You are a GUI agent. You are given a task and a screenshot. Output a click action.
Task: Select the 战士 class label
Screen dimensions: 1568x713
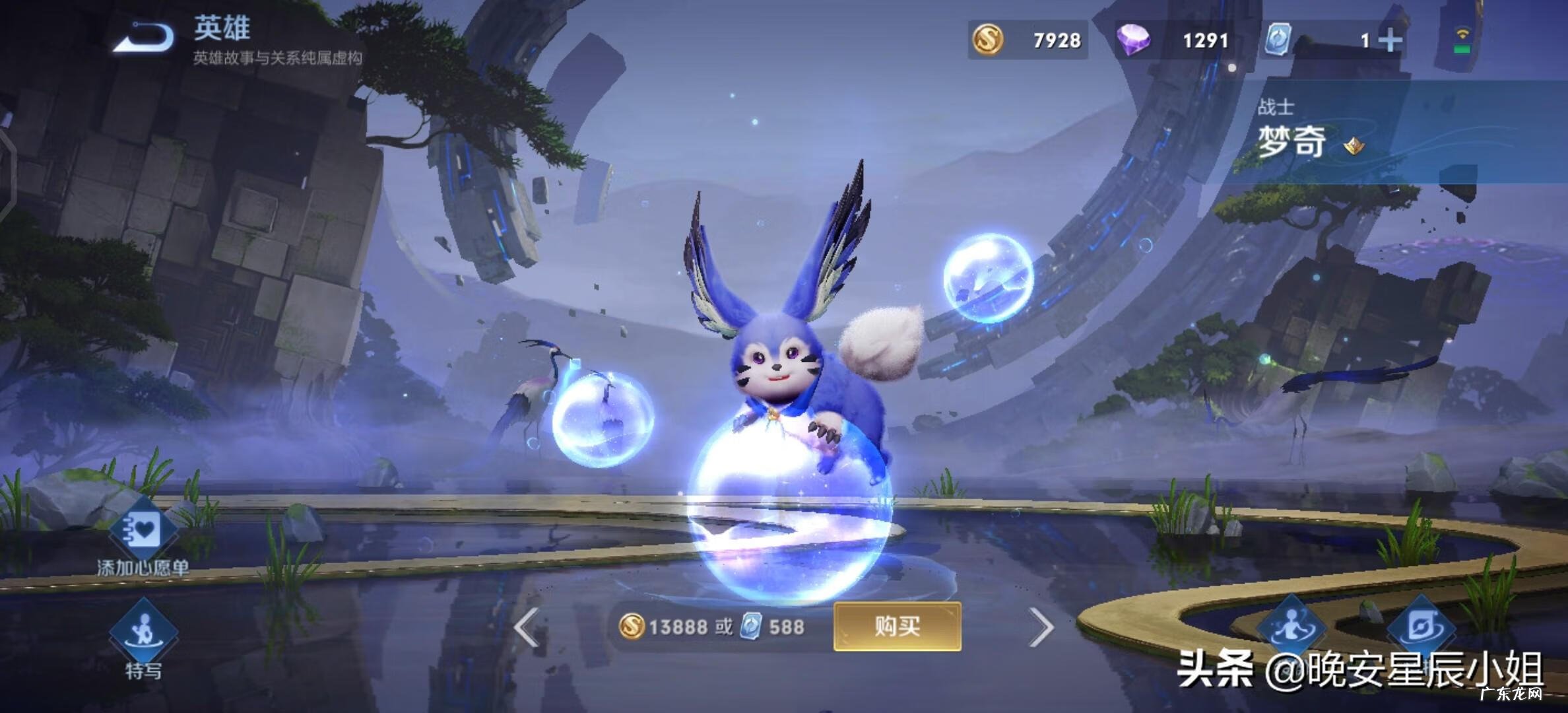(1276, 106)
